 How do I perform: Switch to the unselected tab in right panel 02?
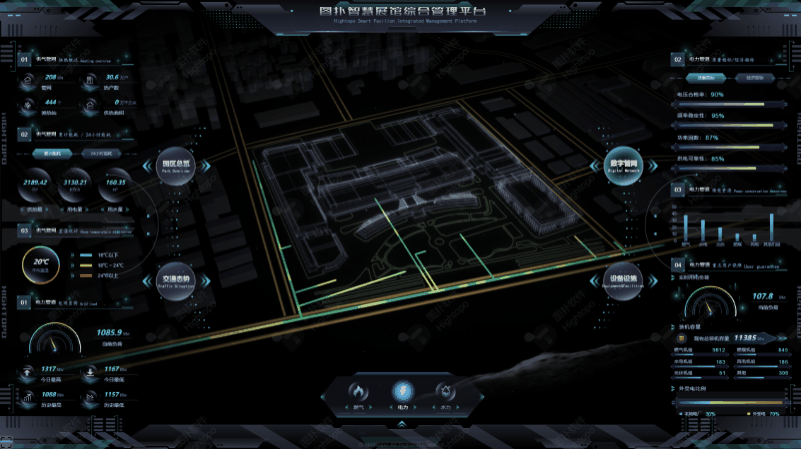coord(752,77)
